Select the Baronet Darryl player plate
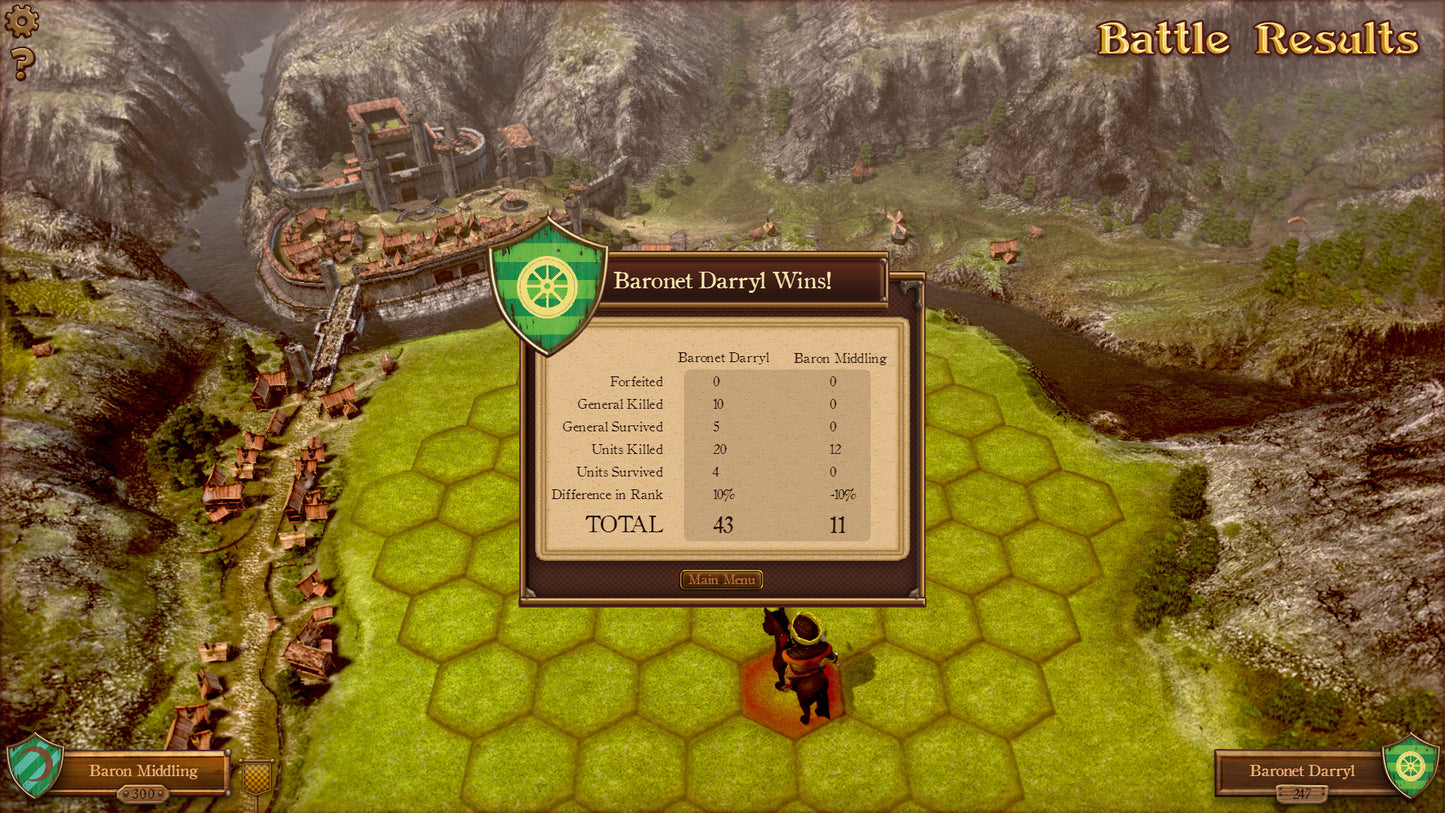 tap(1301, 771)
